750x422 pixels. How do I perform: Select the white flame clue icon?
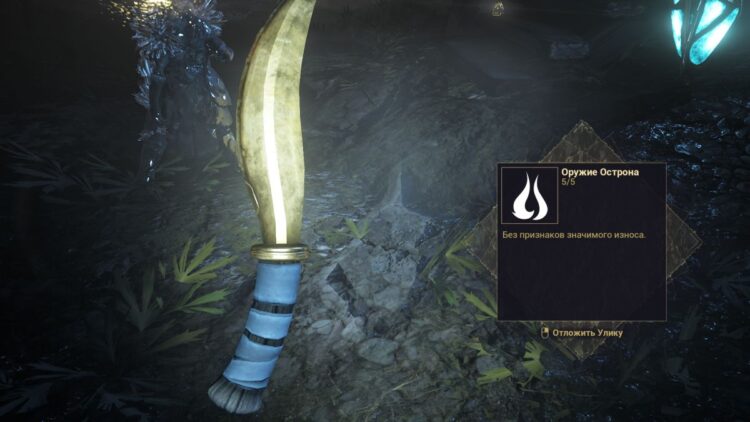(527, 196)
